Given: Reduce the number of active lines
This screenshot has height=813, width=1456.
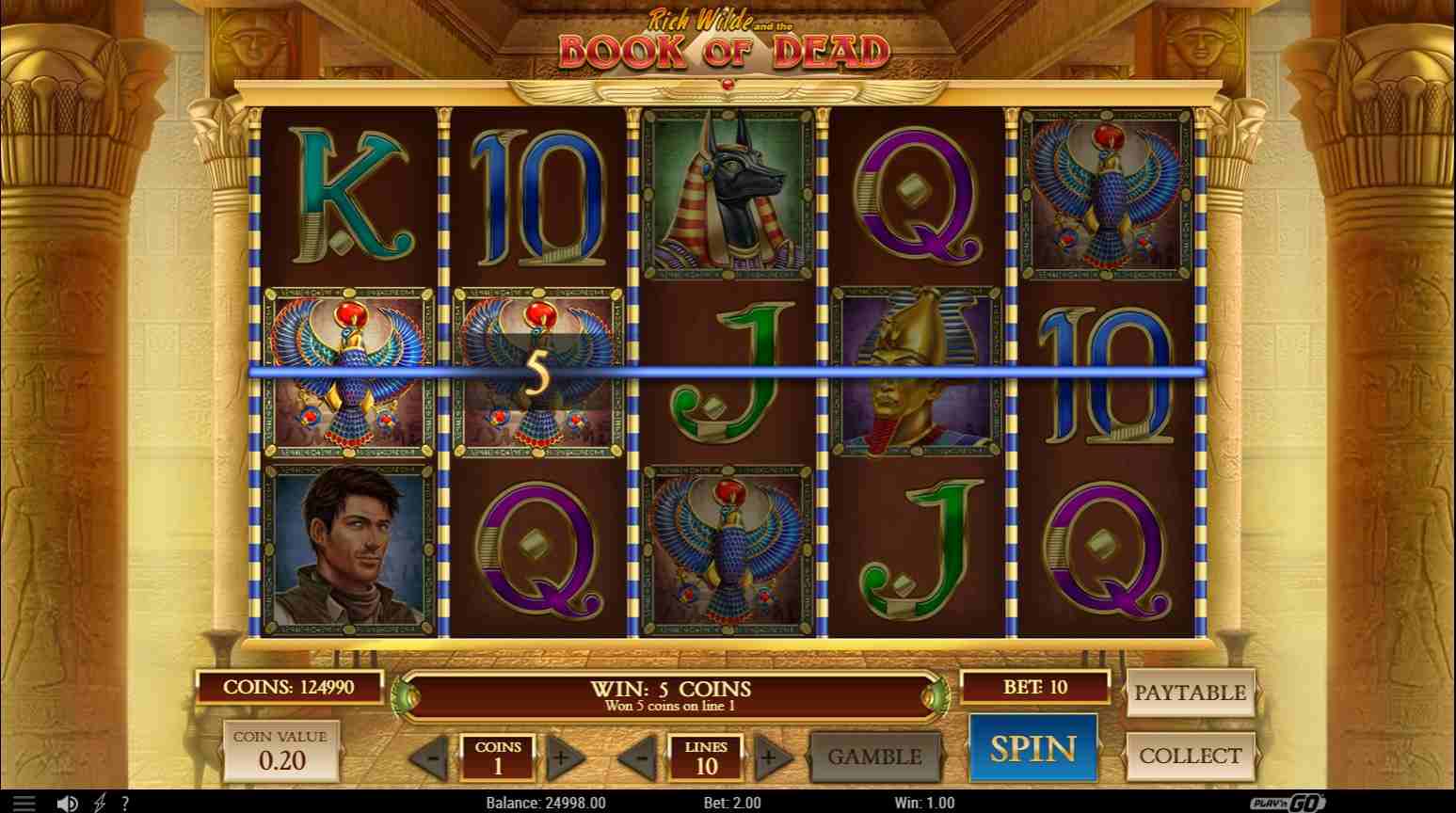Looking at the screenshot, I should coord(641,757).
